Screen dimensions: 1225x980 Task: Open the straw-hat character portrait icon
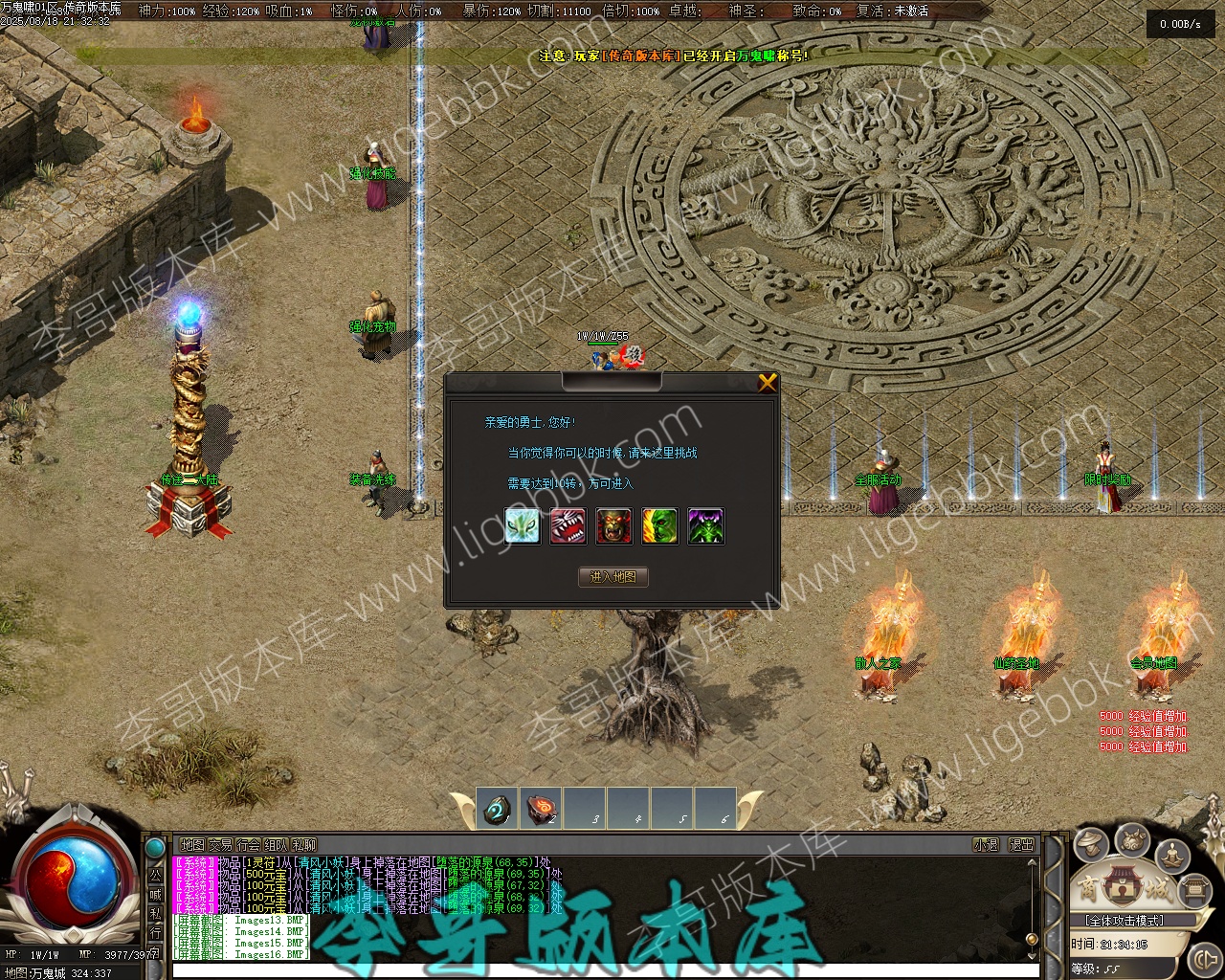tap(1090, 844)
